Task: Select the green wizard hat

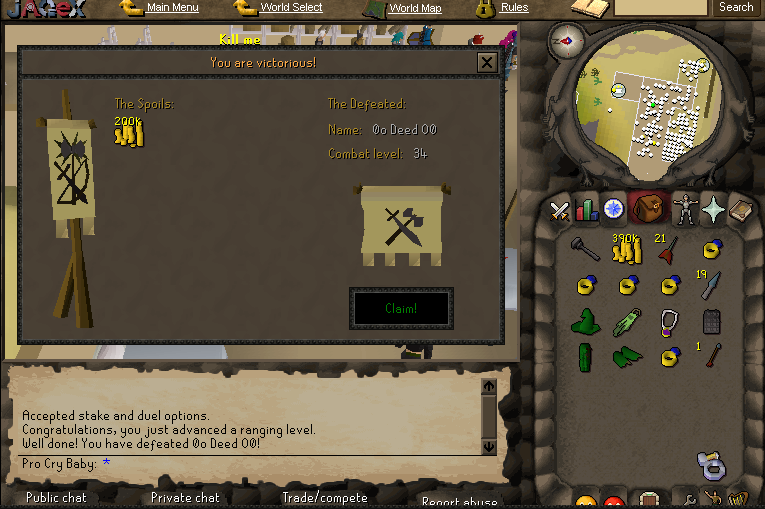Action: click(585, 322)
